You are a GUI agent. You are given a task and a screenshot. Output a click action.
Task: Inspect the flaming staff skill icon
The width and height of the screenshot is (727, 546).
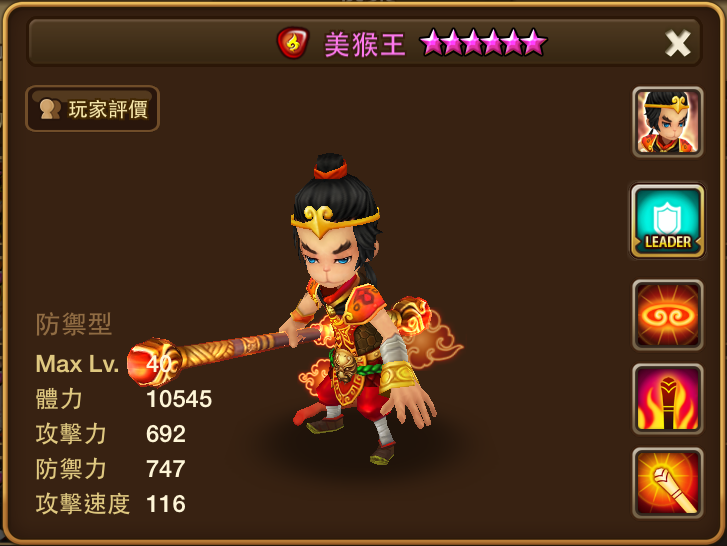[x=667, y=399]
